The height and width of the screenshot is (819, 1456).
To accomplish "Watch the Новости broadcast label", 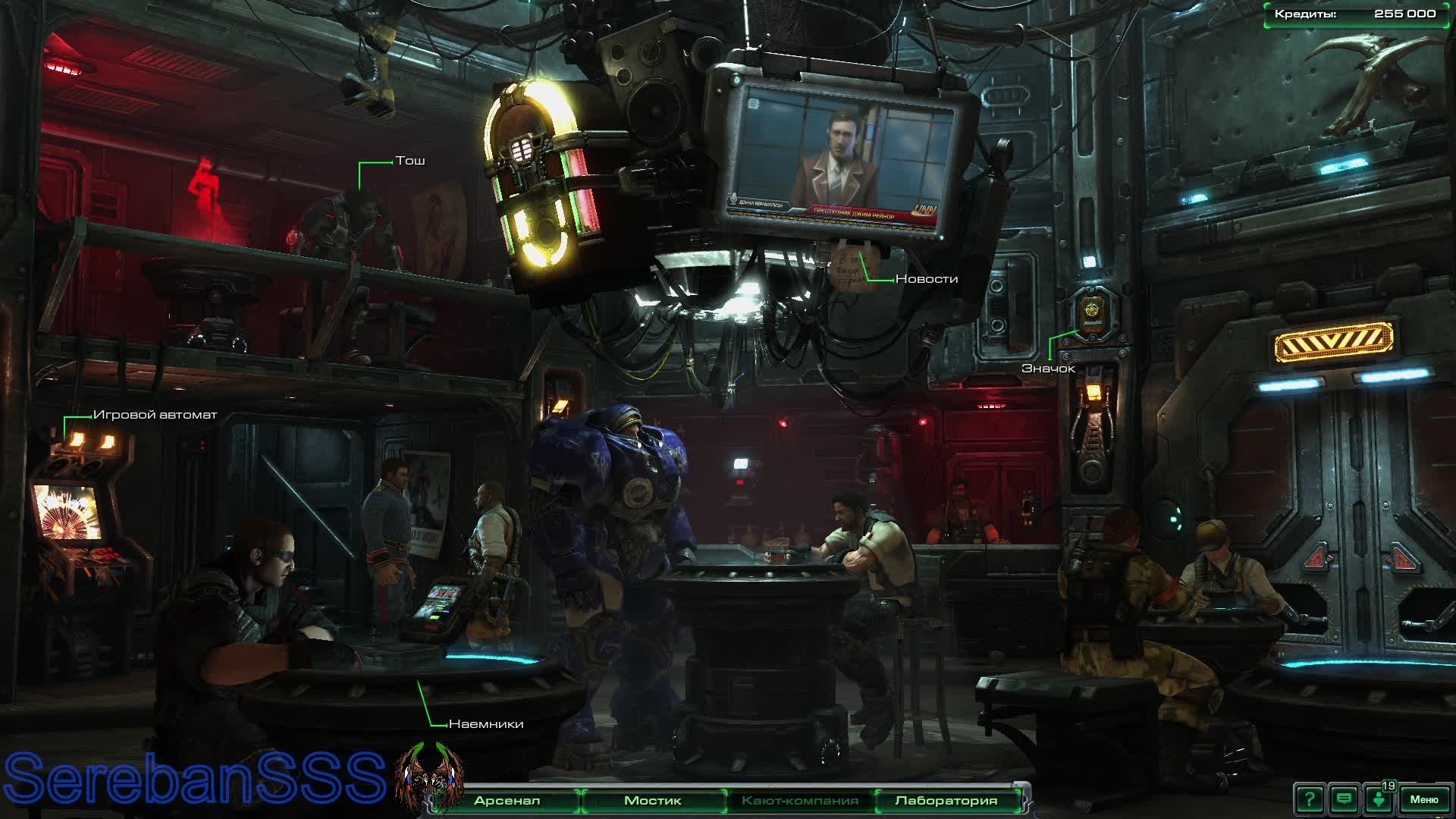I will (x=926, y=279).
